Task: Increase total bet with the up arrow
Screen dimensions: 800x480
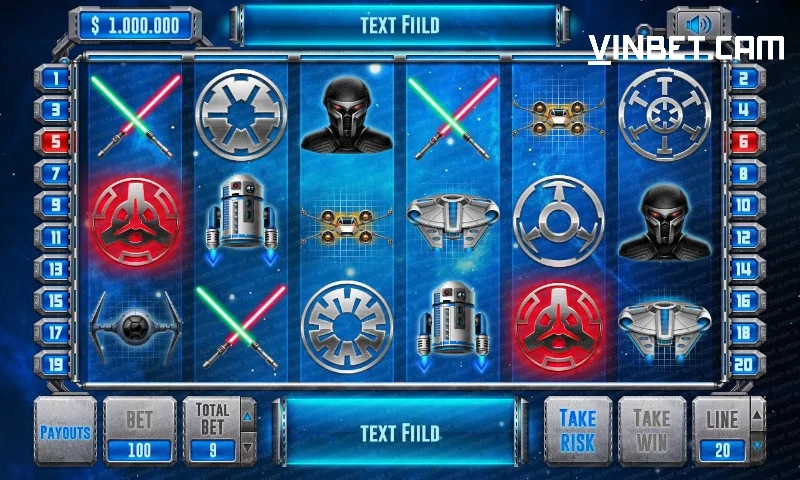Action: (x=249, y=411)
